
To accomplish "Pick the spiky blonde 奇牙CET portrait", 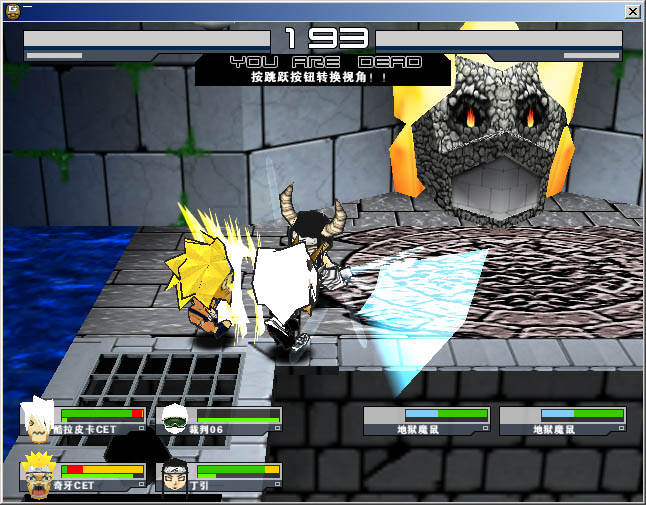I will (39, 475).
